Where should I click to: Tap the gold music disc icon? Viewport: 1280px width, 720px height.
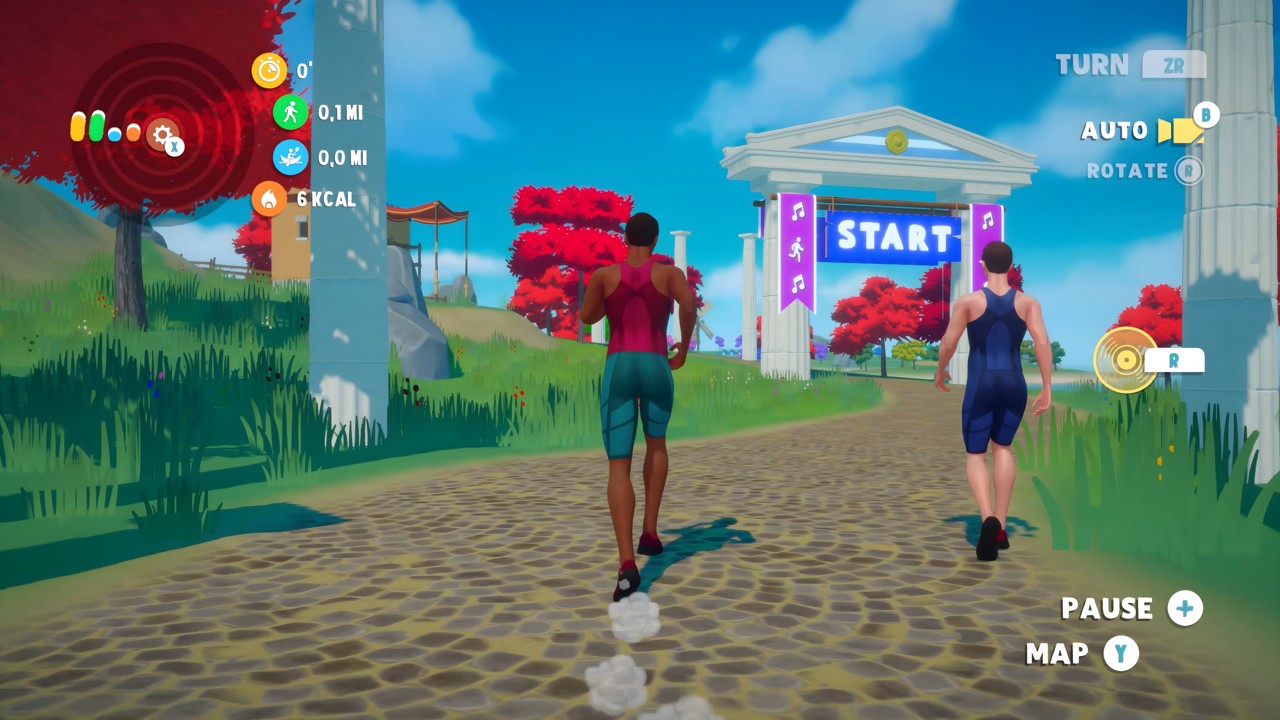pyautogui.click(x=1127, y=360)
